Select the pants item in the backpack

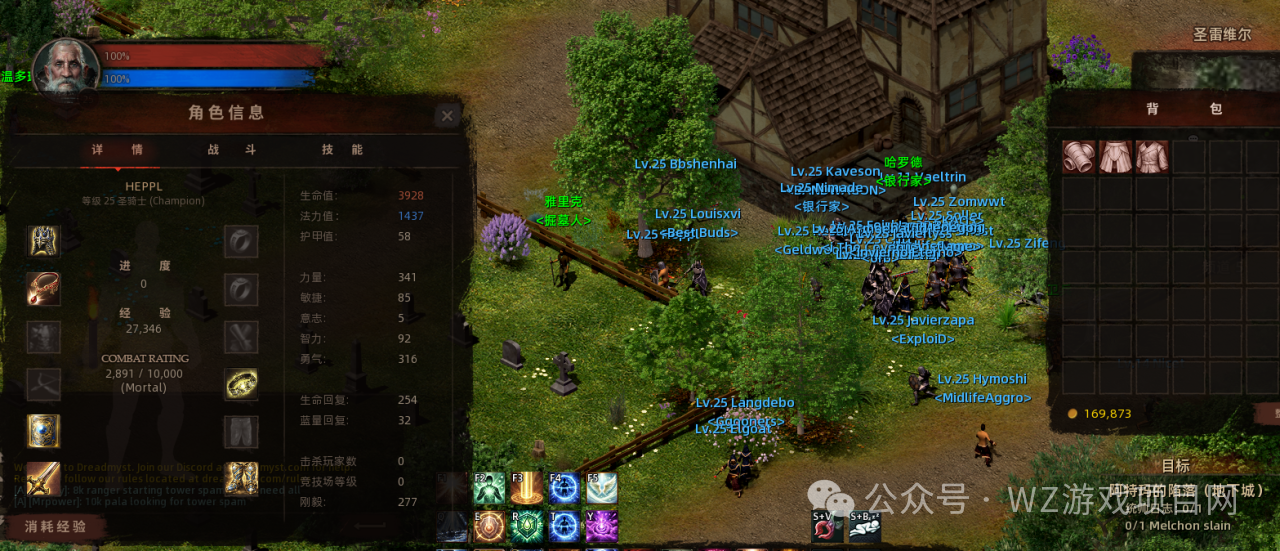click(x=1115, y=157)
